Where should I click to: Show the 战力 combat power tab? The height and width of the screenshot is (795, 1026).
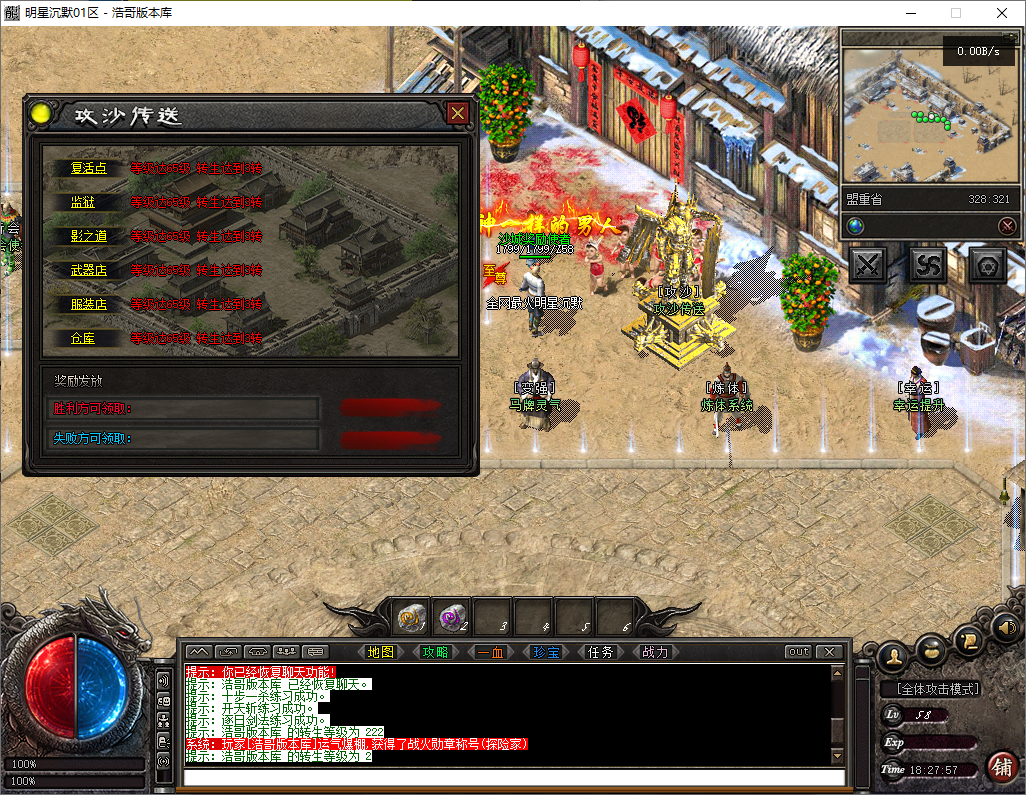pos(655,652)
